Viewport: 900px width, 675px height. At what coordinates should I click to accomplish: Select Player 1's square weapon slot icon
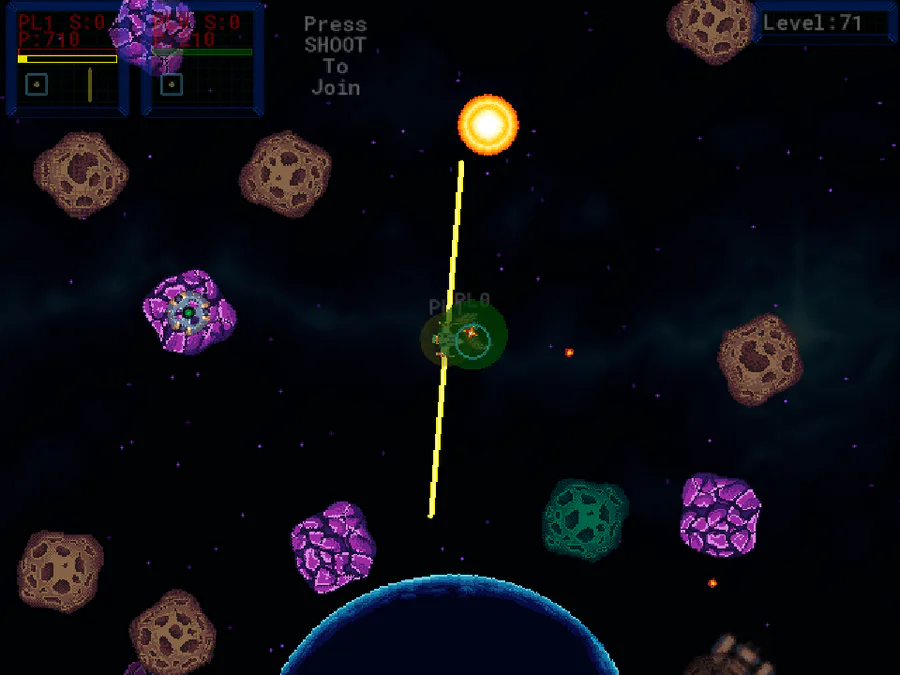coord(37,85)
